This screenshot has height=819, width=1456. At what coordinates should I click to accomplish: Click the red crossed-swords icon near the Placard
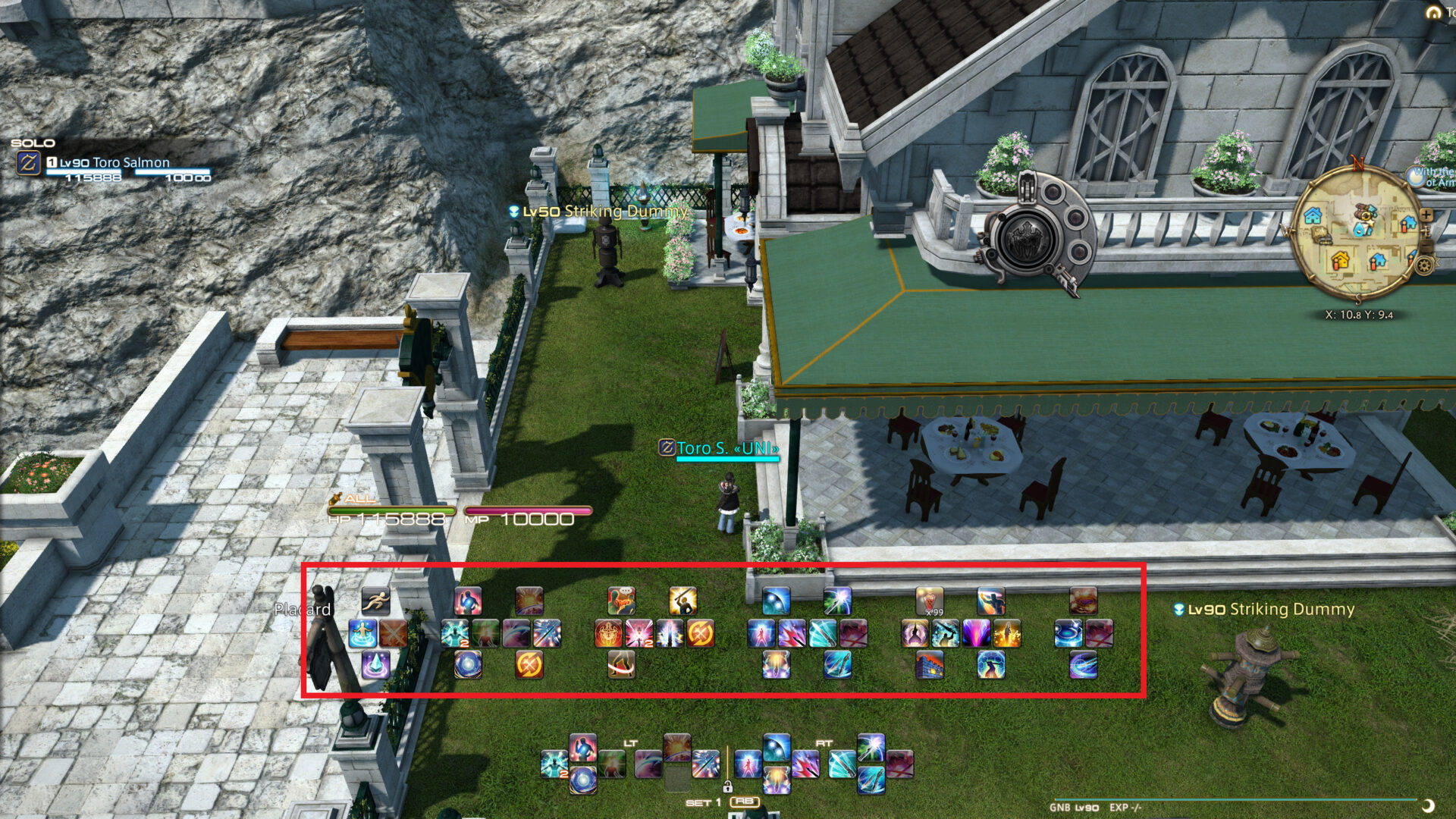point(393,635)
